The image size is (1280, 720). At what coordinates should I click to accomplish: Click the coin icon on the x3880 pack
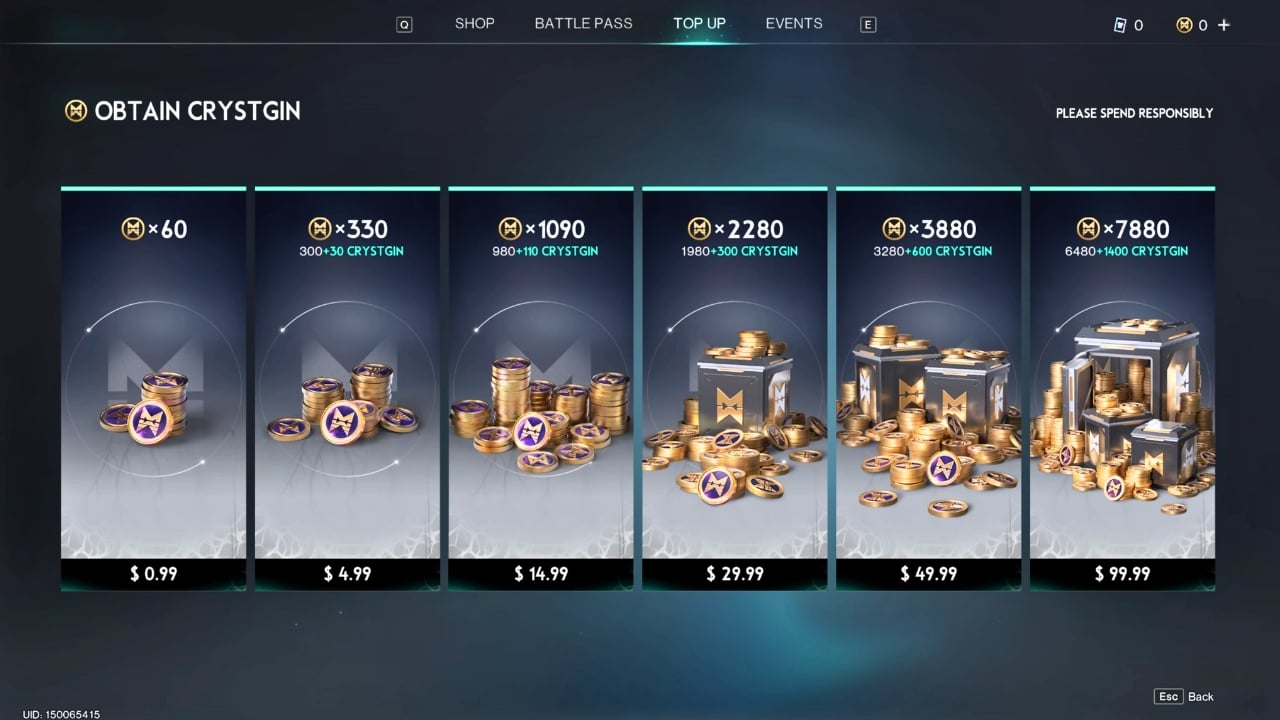(x=894, y=228)
